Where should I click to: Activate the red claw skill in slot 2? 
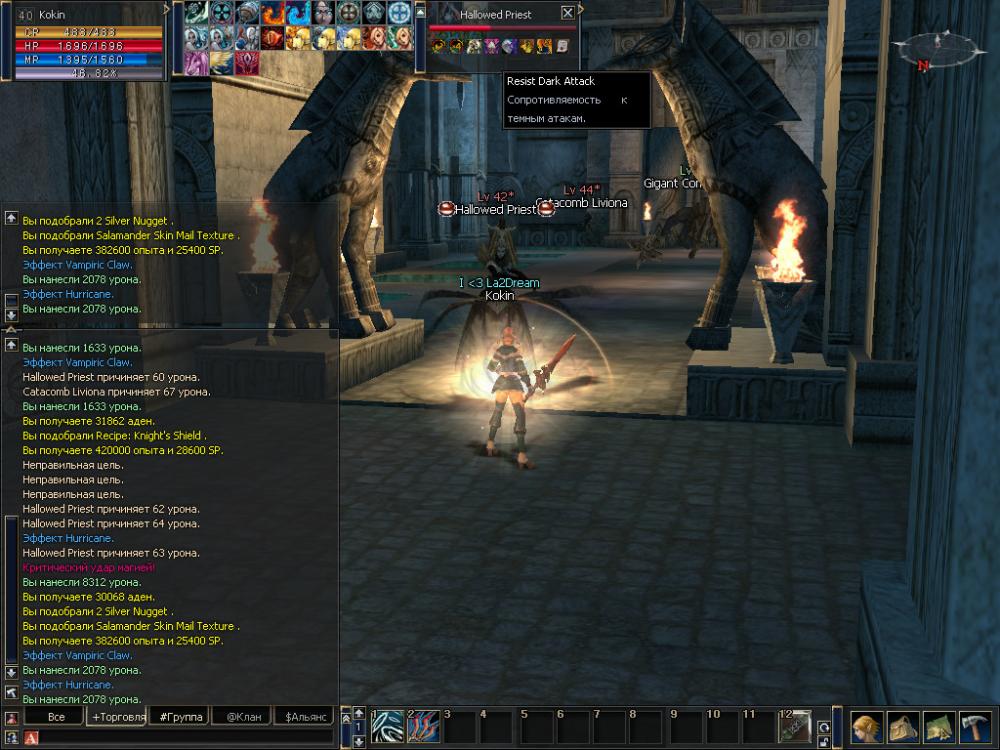[424, 726]
